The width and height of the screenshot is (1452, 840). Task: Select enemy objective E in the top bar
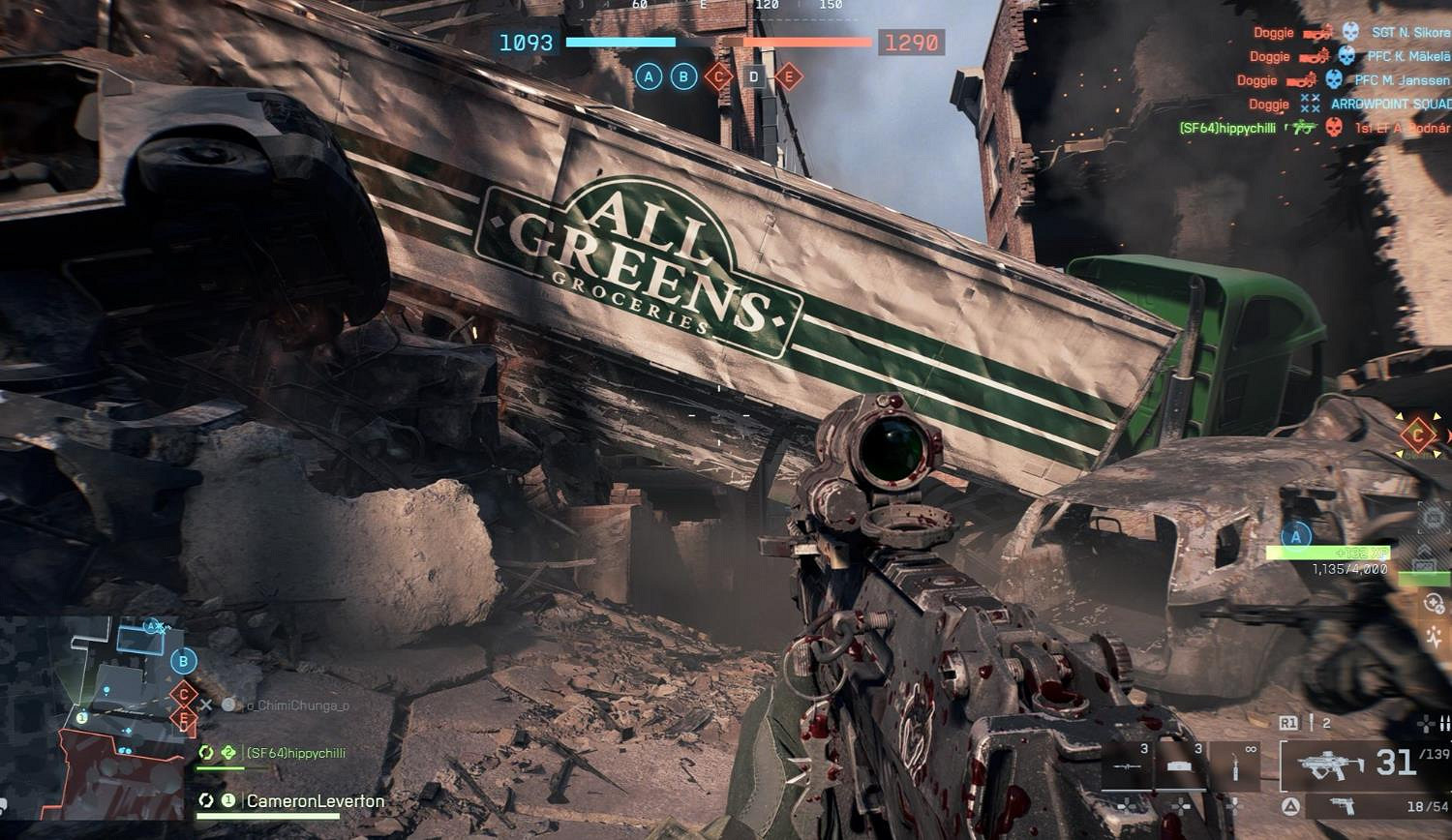pos(789,76)
